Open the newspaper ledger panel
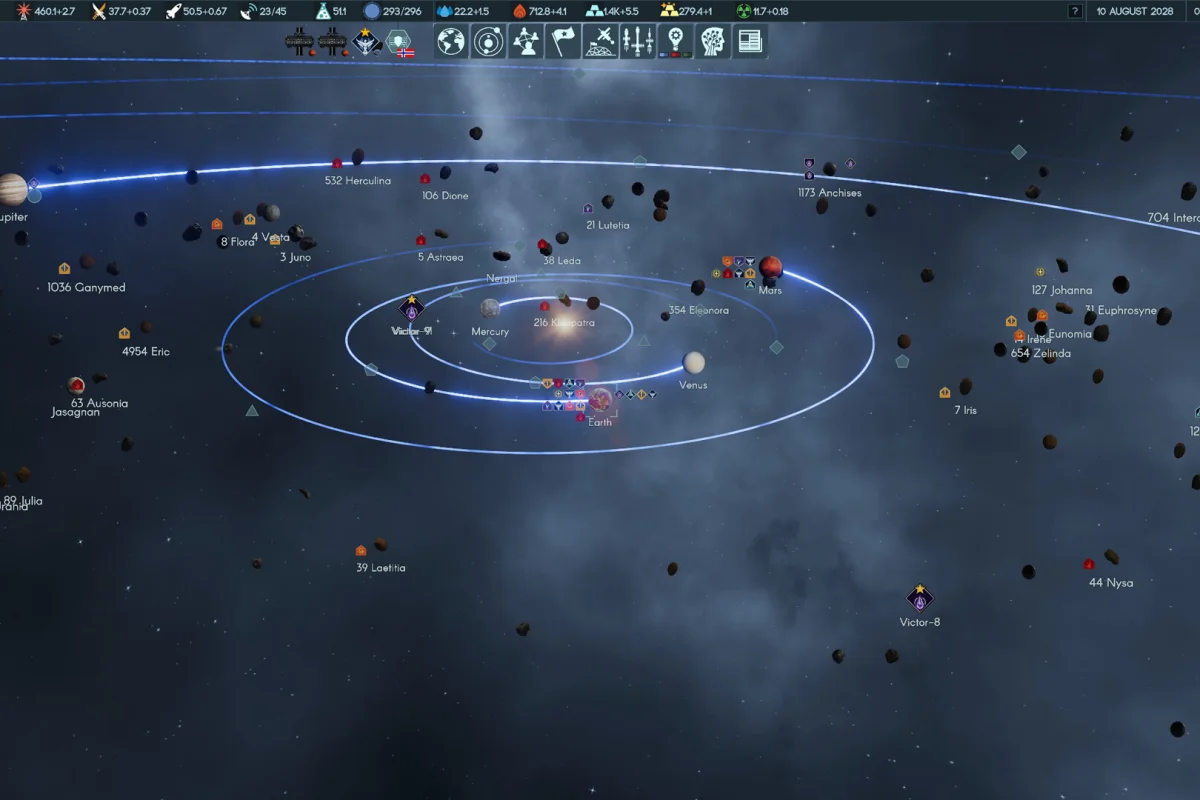The width and height of the screenshot is (1200, 800). coord(748,41)
